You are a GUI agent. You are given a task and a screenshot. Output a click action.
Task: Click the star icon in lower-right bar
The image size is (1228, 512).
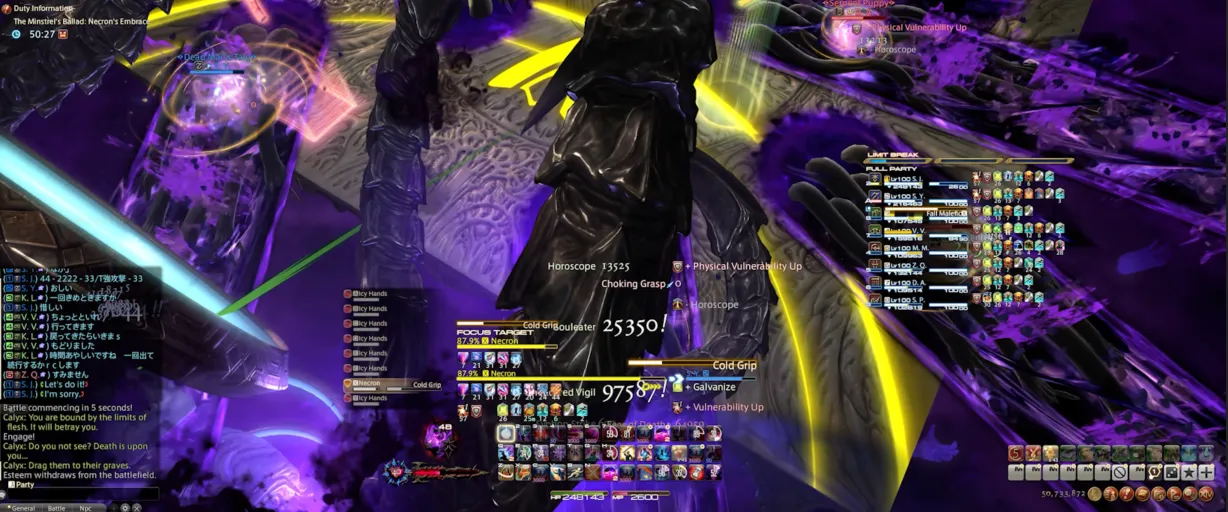click(1189, 472)
